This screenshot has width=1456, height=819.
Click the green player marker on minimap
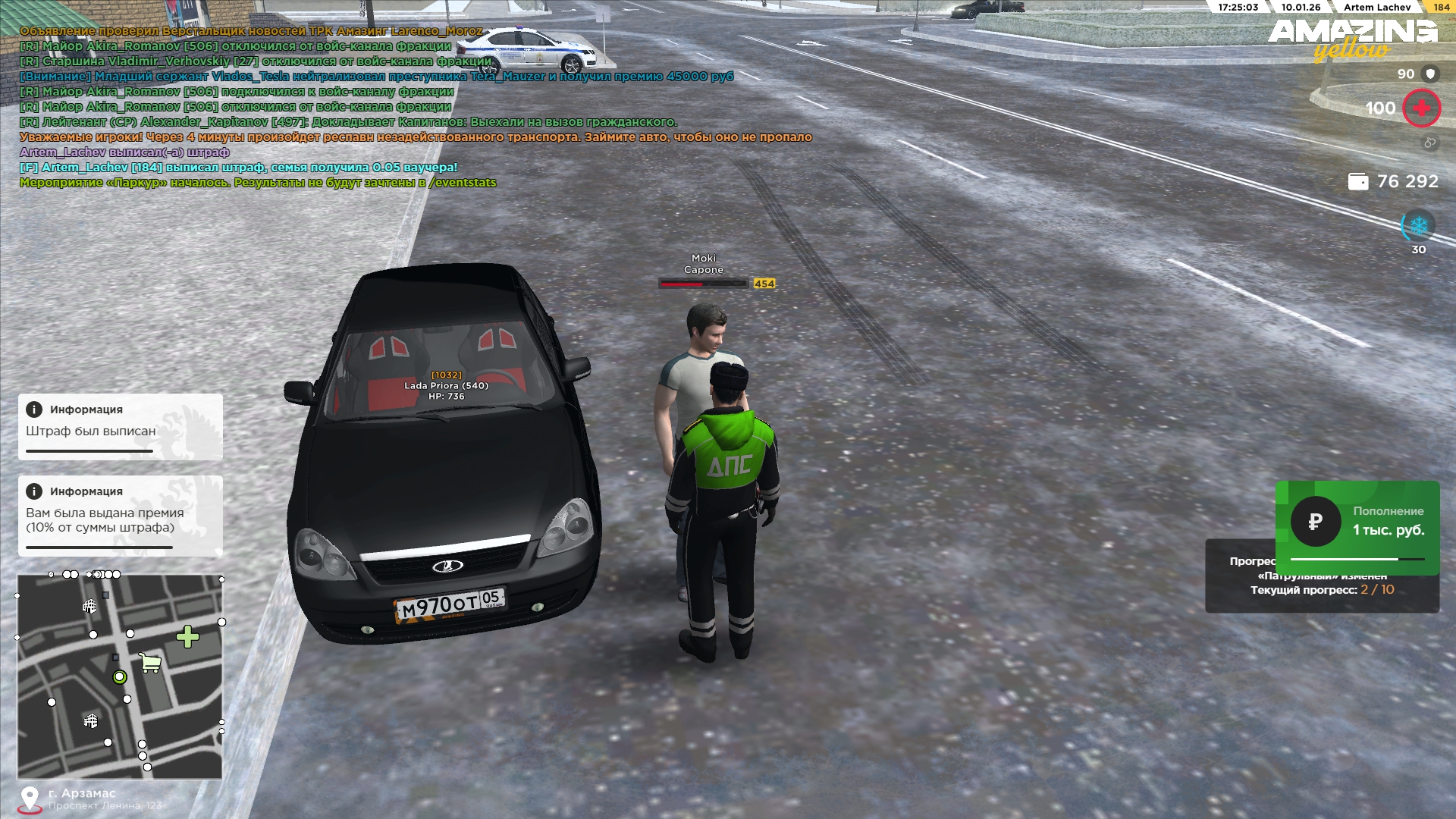coord(119,676)
